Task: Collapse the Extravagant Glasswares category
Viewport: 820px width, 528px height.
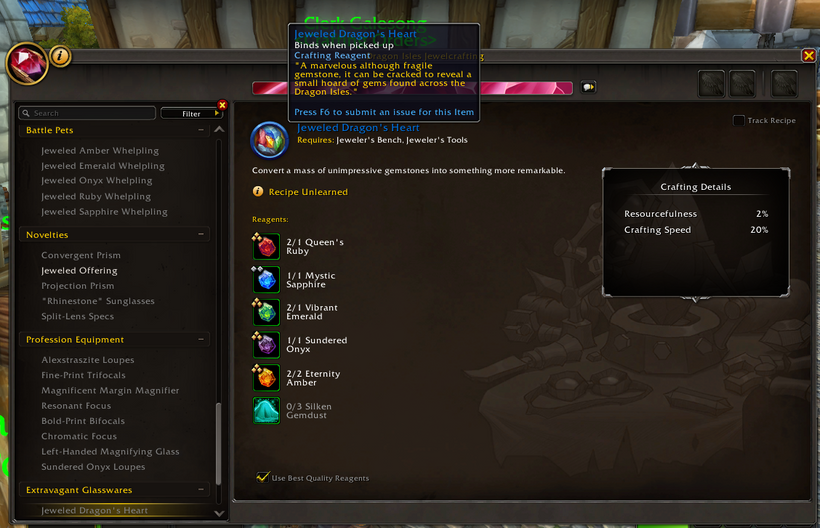Action: coord(202,490)
